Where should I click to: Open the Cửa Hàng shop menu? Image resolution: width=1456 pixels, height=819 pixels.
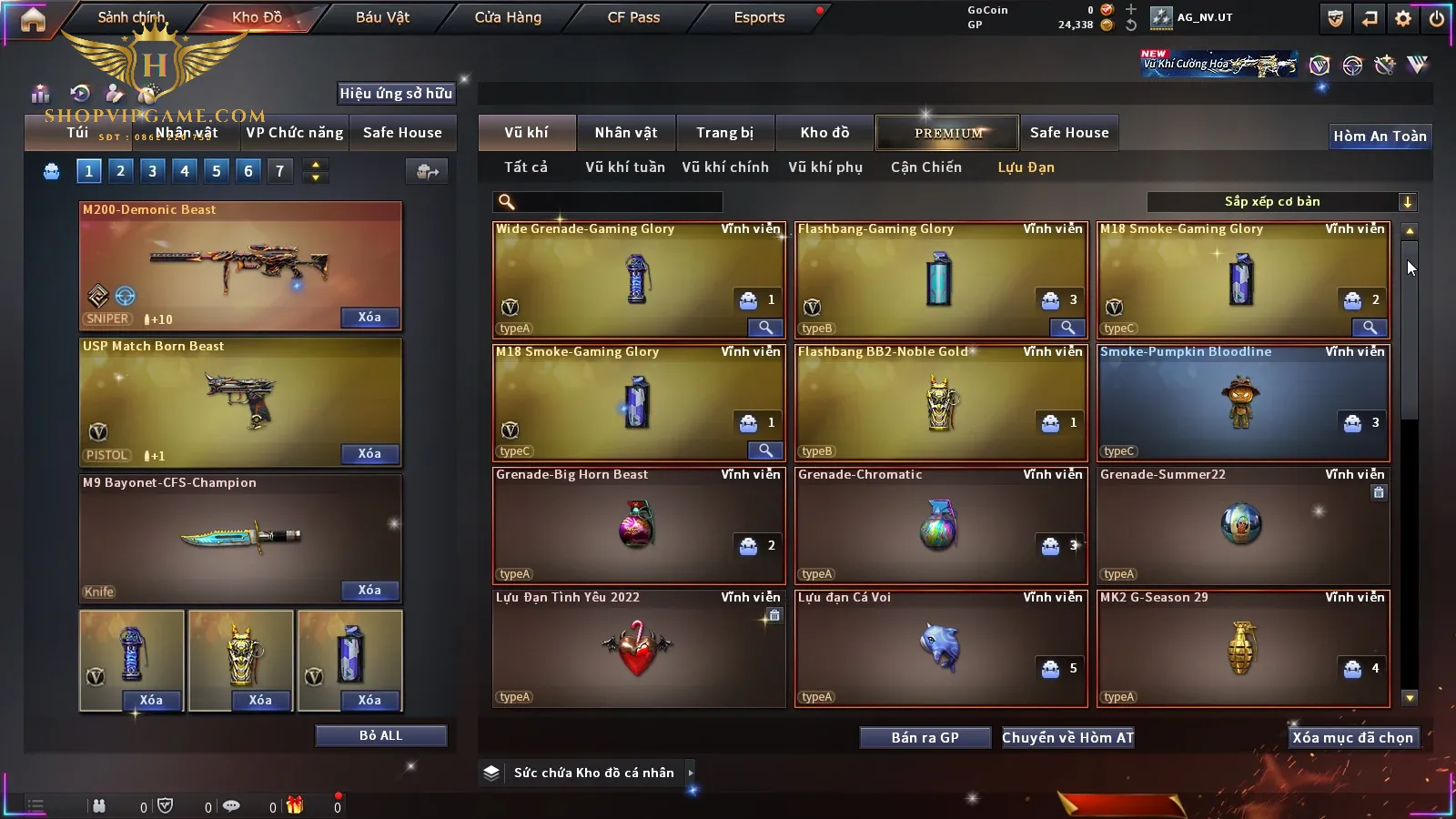(x=508, y=17)
